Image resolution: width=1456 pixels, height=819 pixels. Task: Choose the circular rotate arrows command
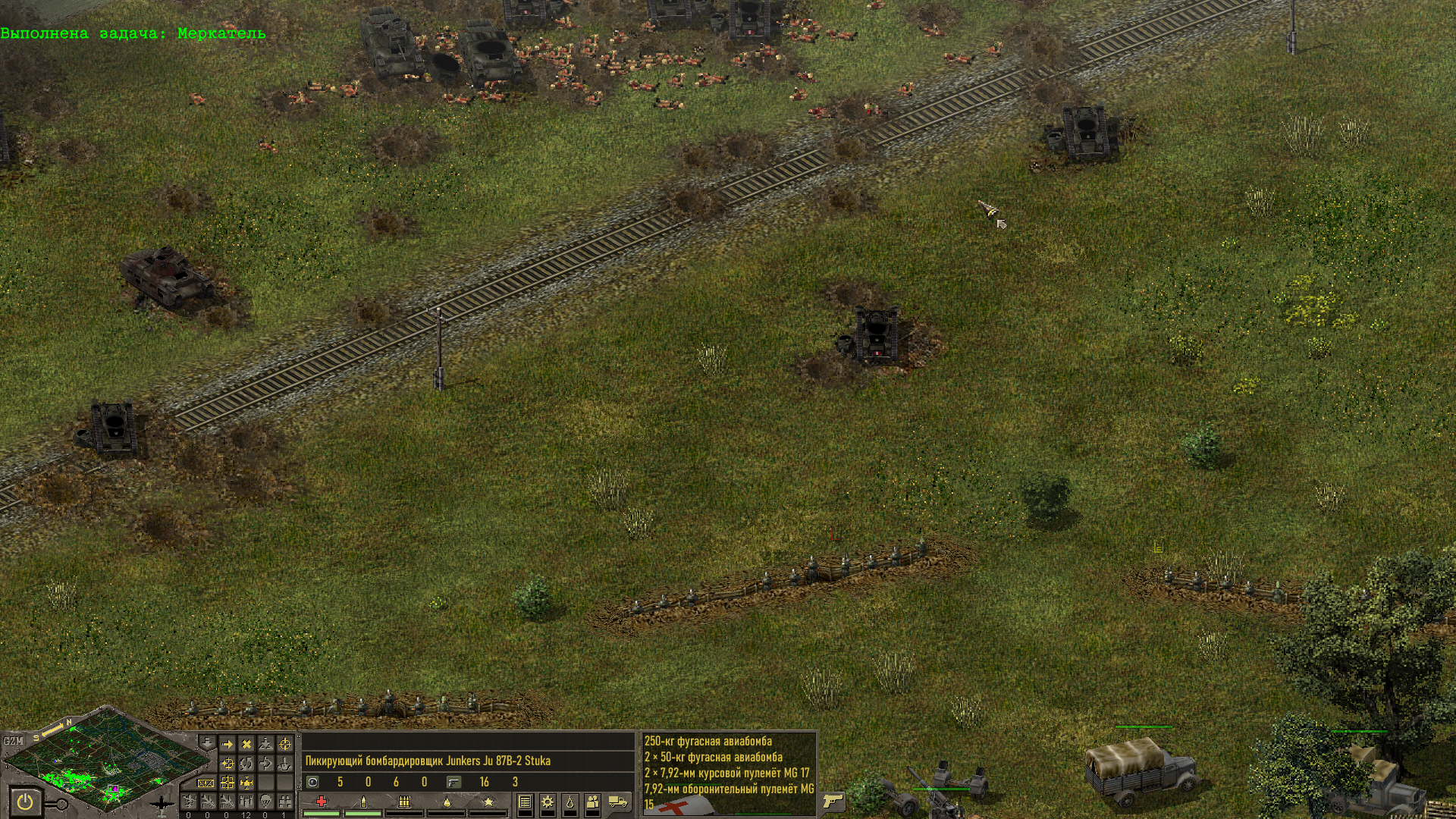(x=246, y=764)
